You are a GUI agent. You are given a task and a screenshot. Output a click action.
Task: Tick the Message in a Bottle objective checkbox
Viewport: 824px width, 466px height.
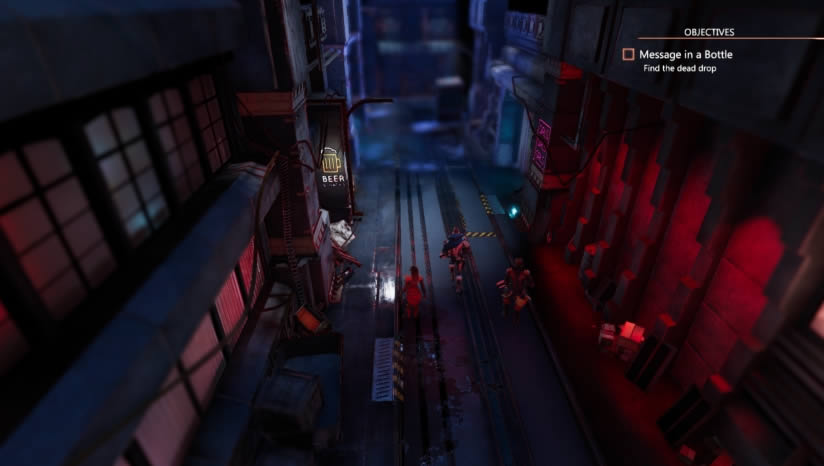tap(629, 55)
